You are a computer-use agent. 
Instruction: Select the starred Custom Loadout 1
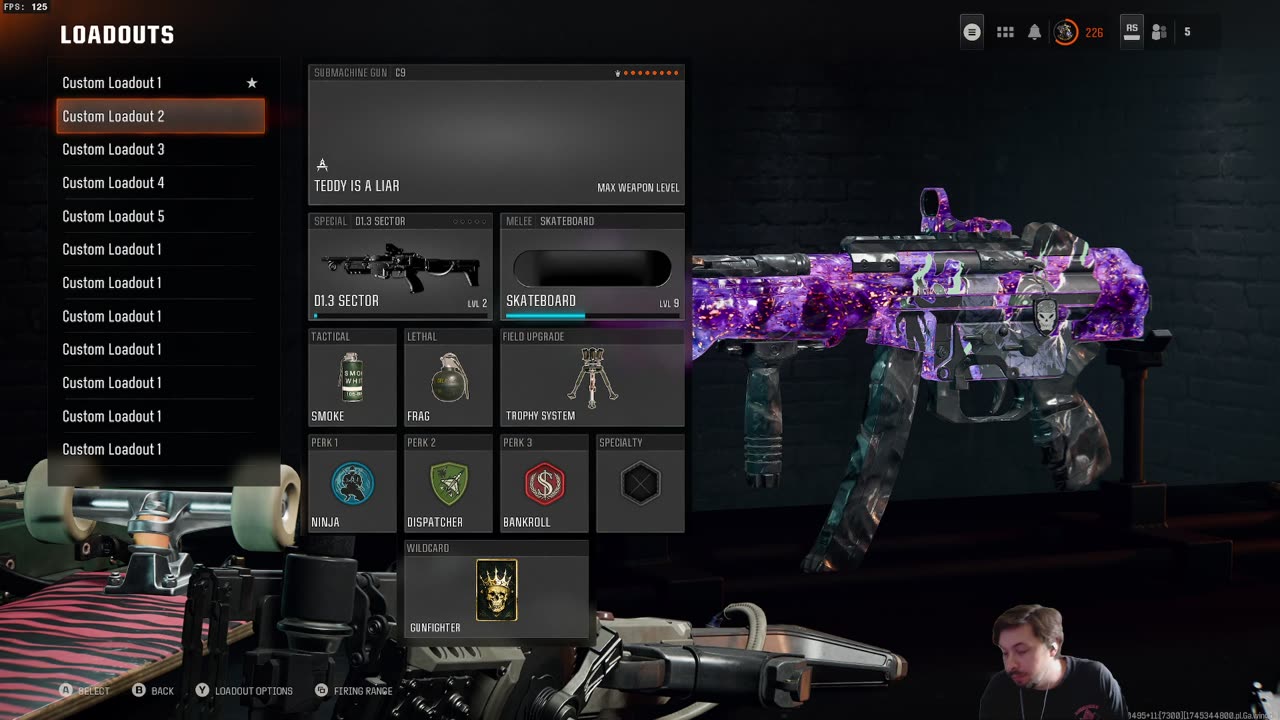(160, 83)
